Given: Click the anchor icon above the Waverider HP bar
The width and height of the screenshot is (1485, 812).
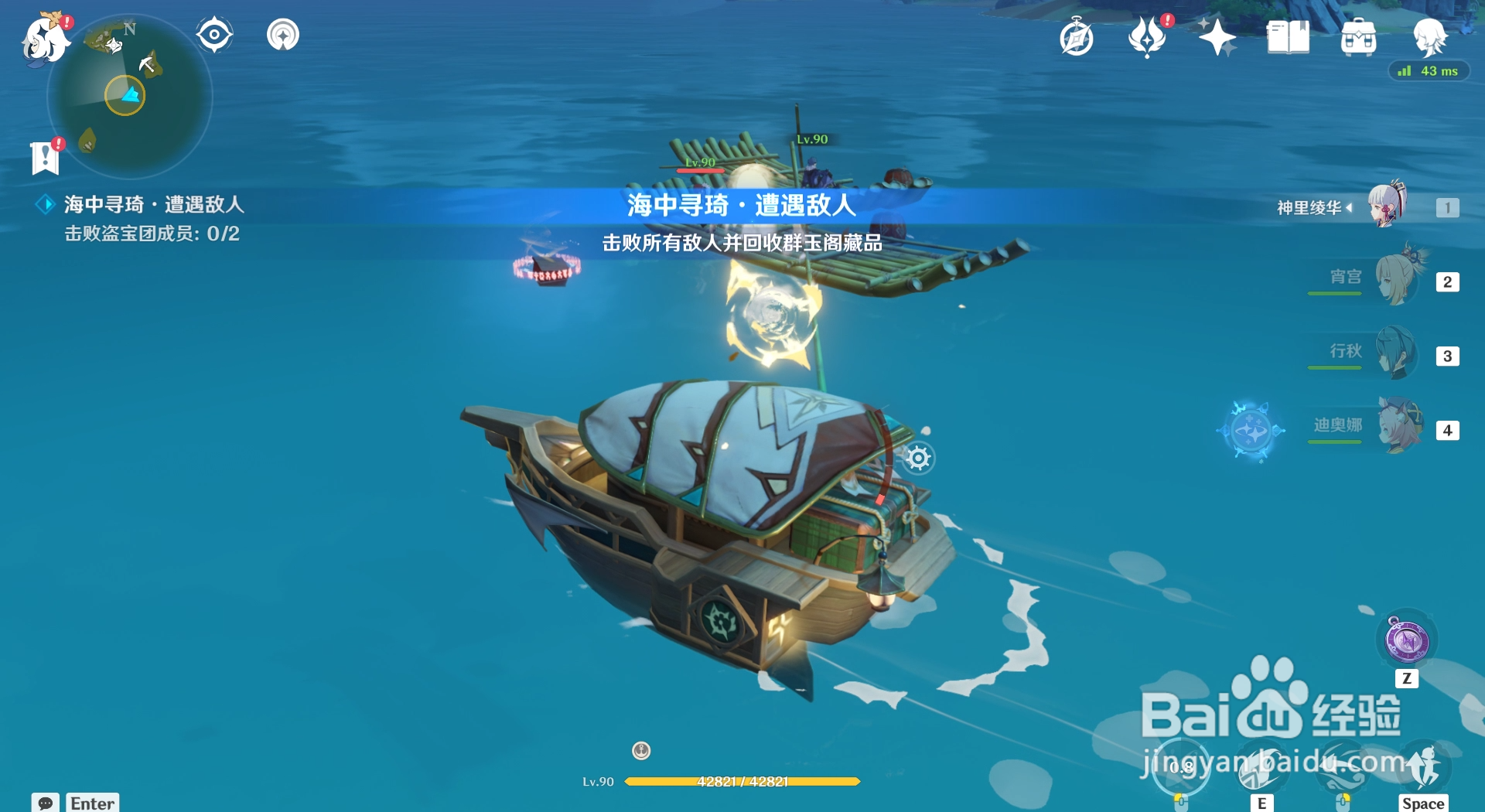Looking at the screenshot, I should (x=640, y=751).
